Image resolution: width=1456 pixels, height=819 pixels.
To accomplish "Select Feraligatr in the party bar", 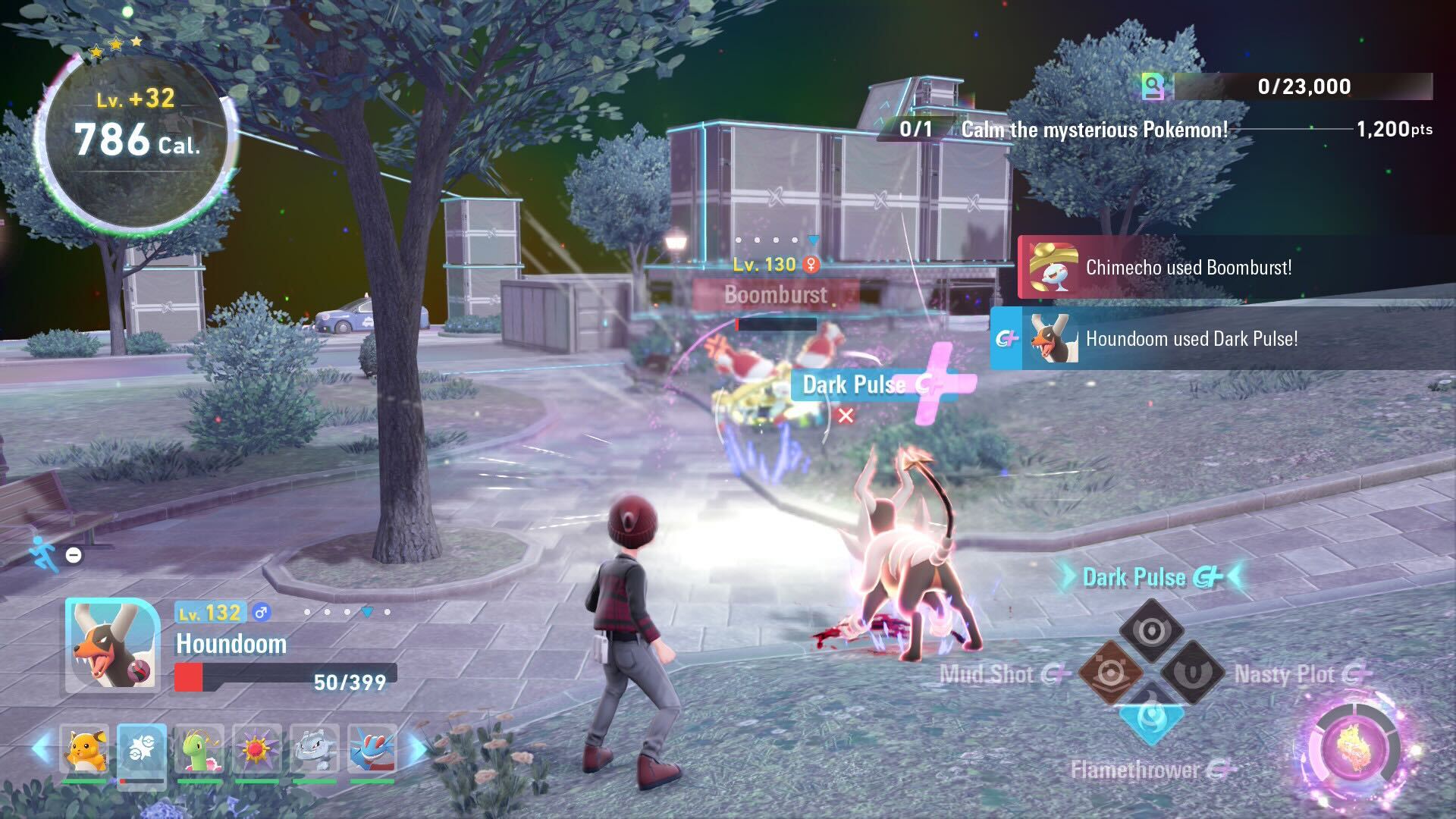I will tap(372, 749).
